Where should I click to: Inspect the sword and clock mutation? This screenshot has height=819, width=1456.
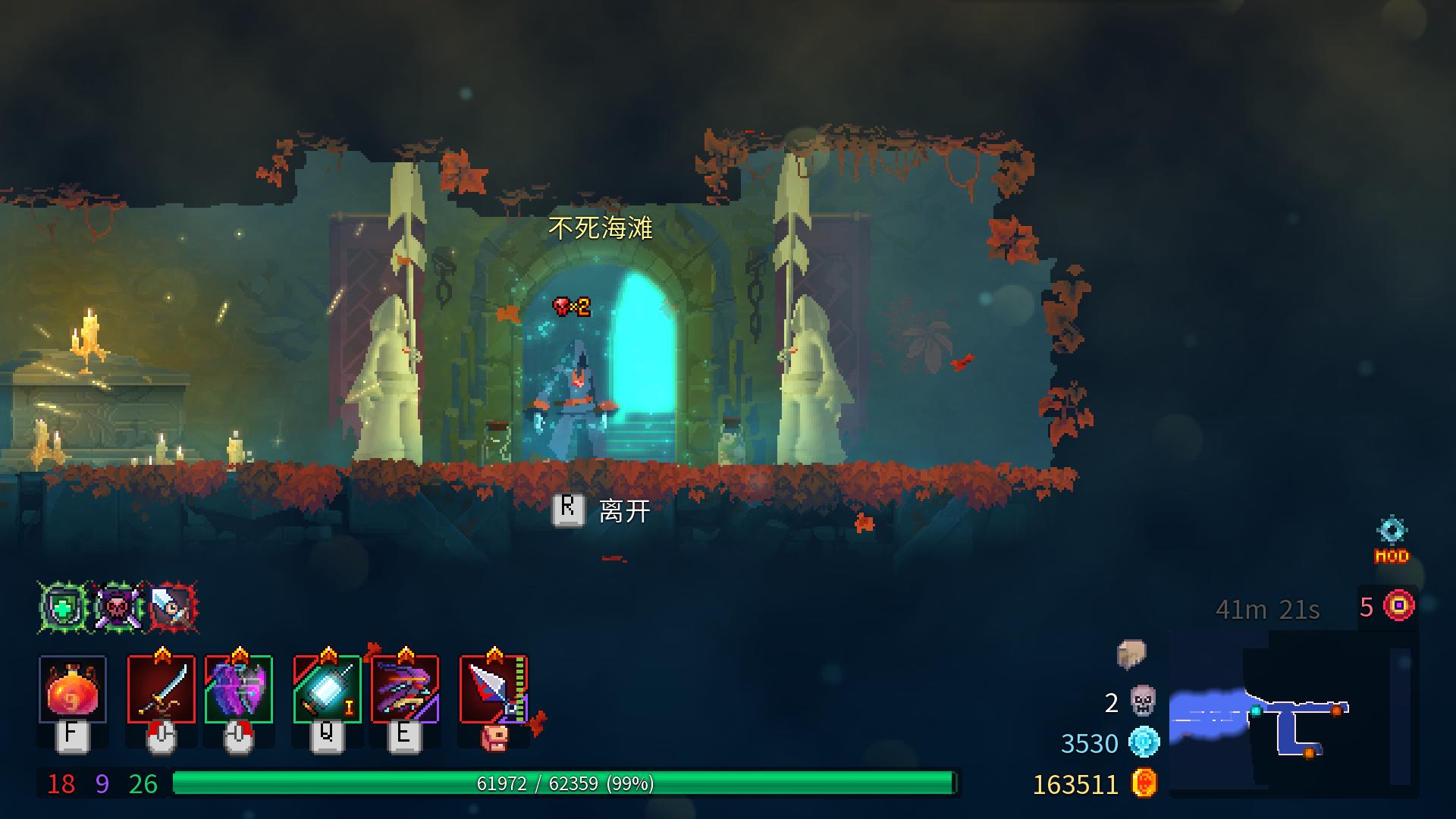[x=173, y=607]
